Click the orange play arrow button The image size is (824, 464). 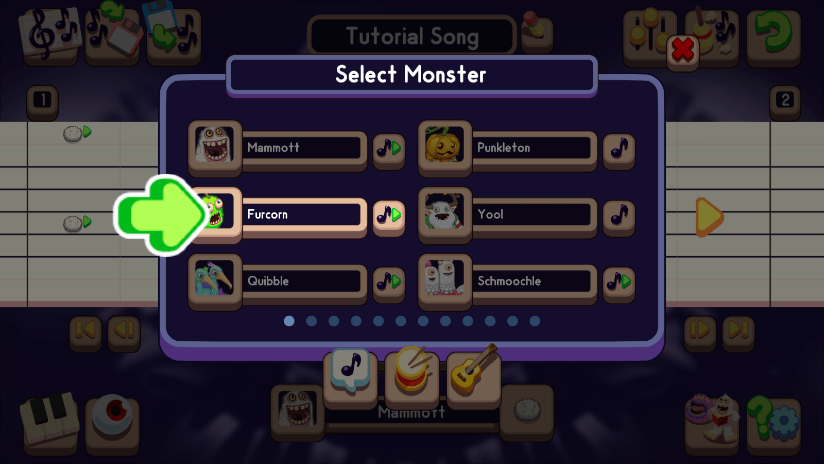coord(709,215)
